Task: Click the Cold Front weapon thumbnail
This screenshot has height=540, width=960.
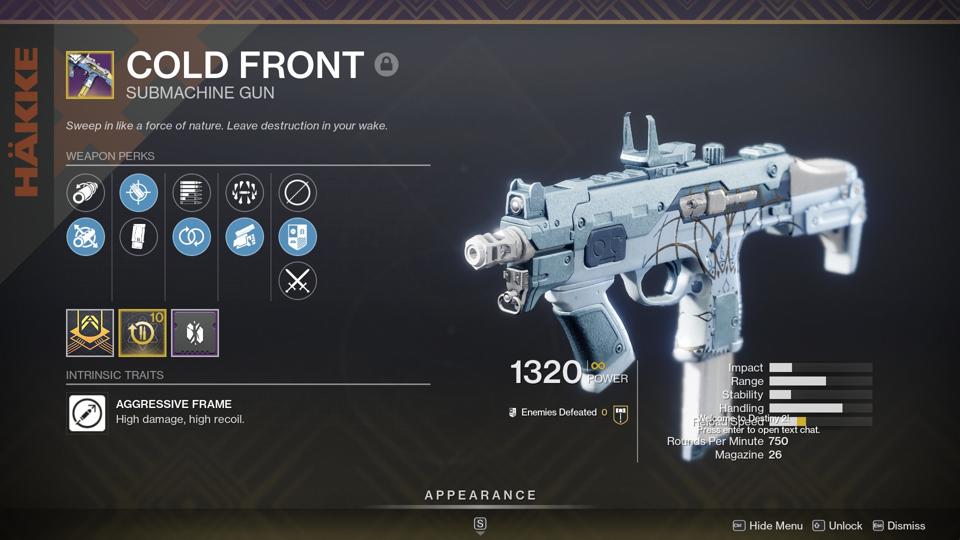Action: point(90,75)
